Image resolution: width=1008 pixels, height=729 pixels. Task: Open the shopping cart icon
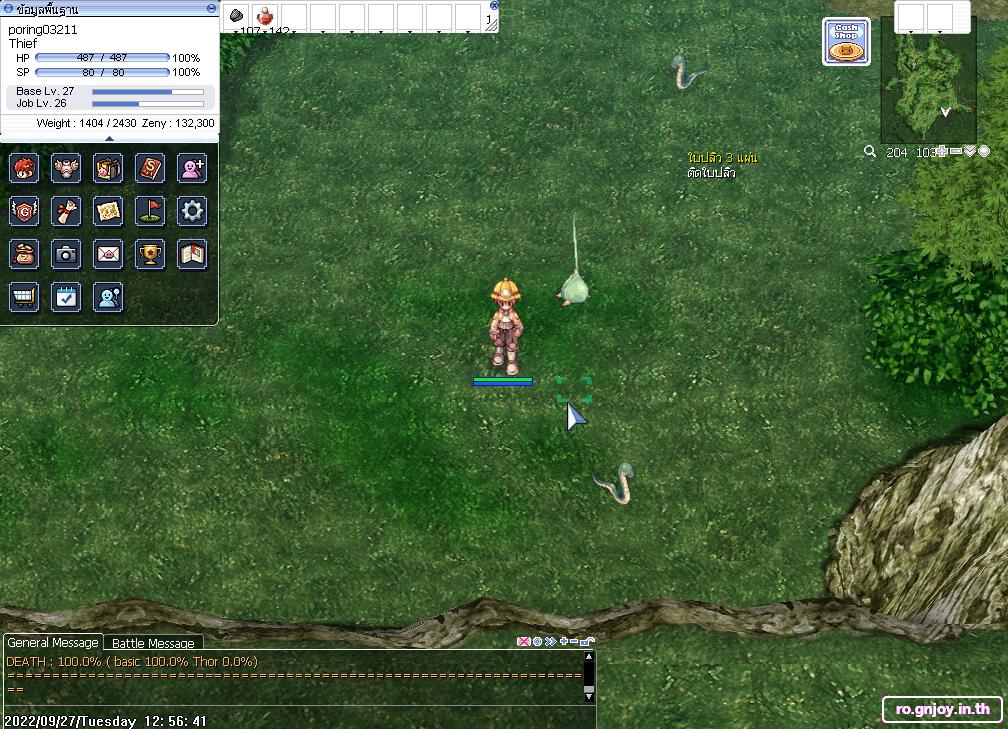pyautogui.click(x=24, y=297)
